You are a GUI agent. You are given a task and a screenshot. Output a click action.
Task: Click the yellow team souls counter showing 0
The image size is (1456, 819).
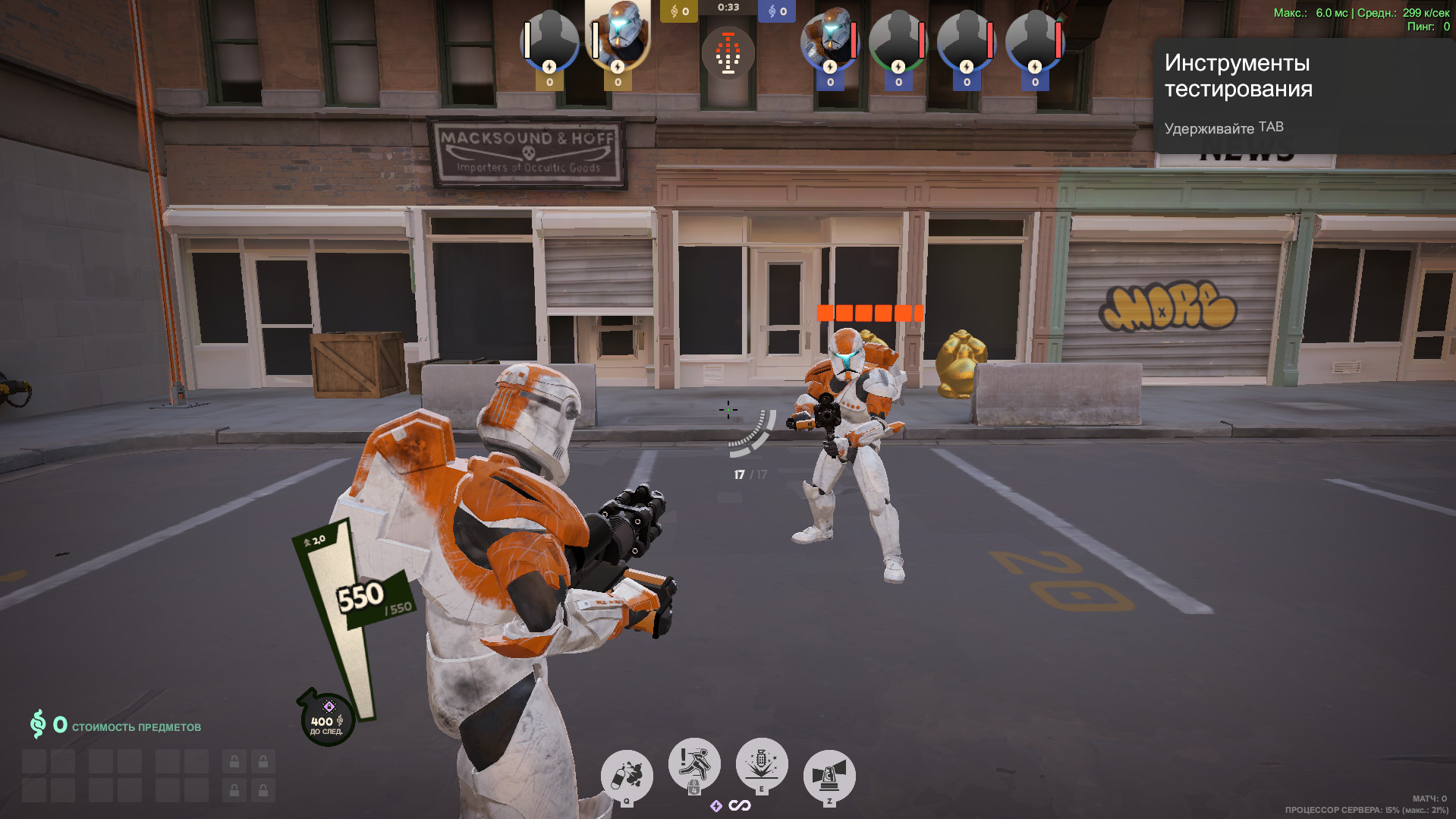pos(678,11)
